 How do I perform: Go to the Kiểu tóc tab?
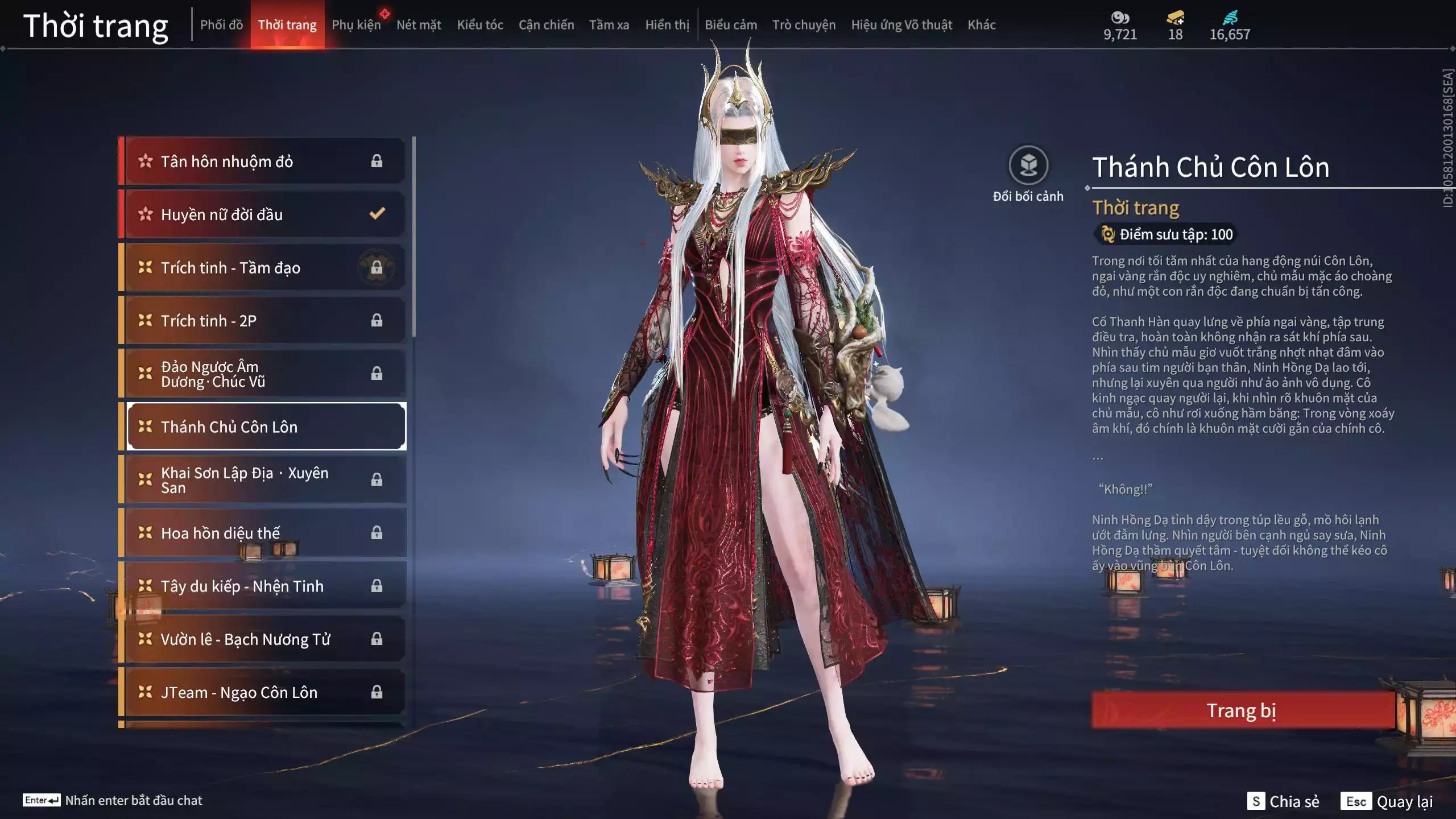coord(480,25)
